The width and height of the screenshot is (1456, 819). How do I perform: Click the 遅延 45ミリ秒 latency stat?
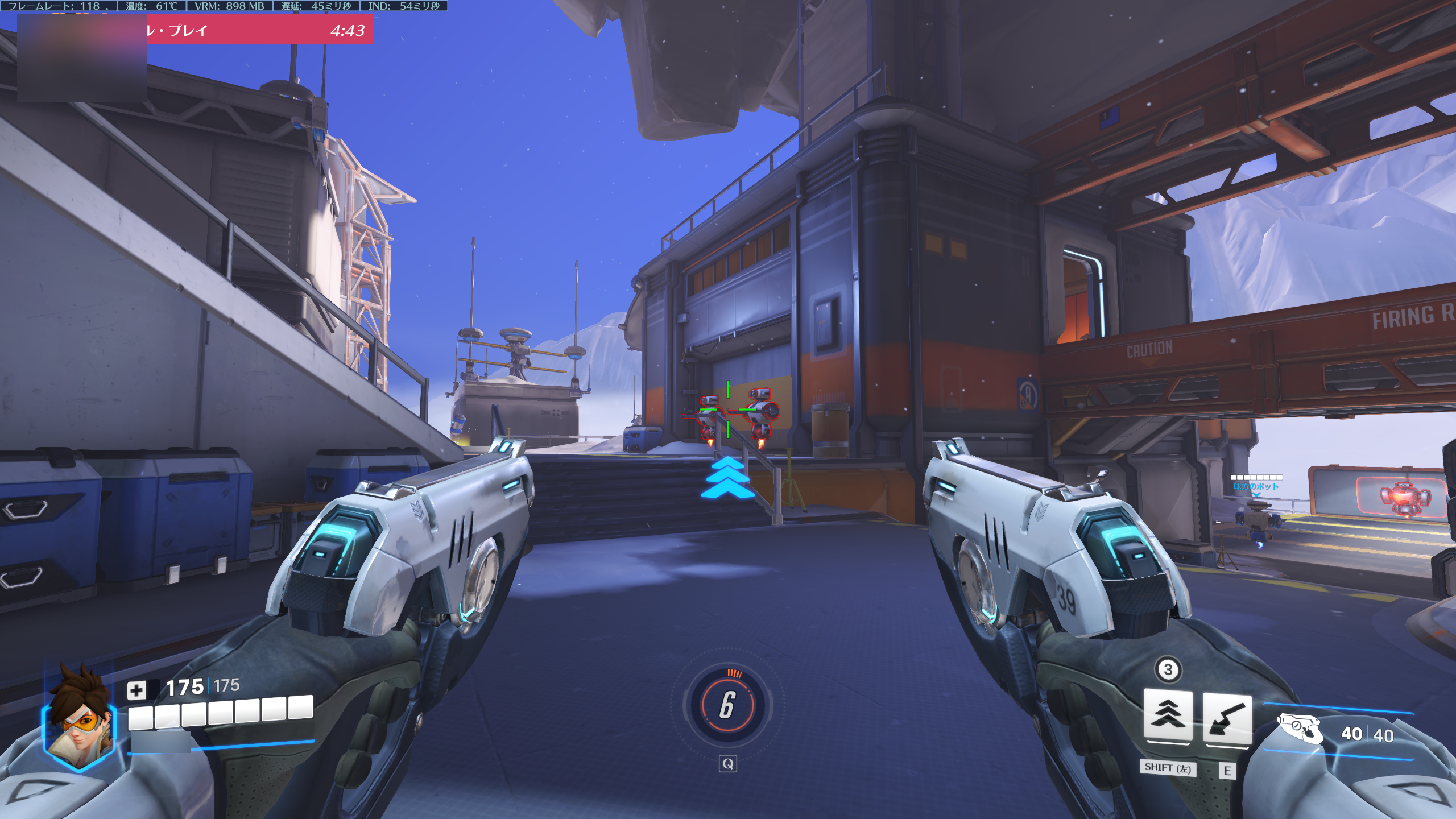click(x=318, y=6)
